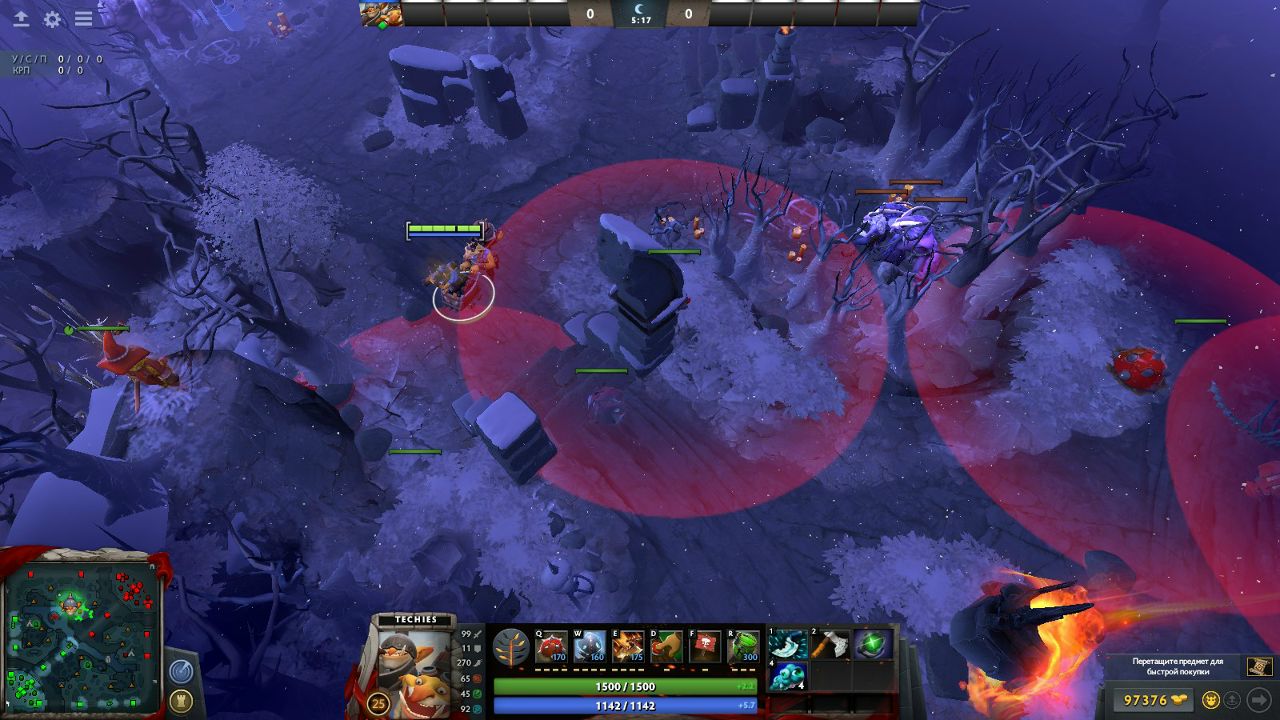
Task: Open the hamburger menu next to the gear
Action: [x=84, y=19]
